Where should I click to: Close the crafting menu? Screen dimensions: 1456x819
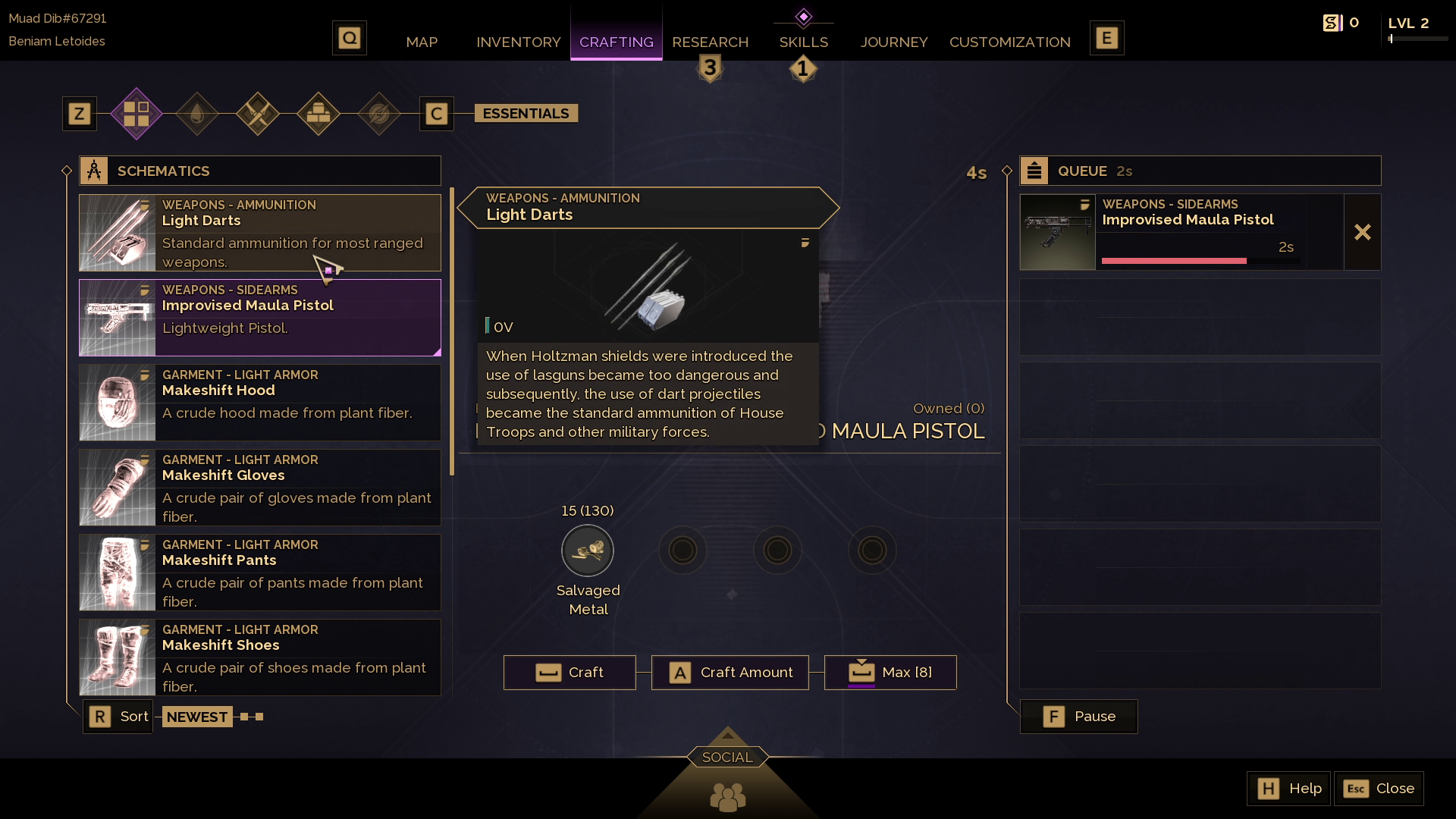pos(1379,789)
